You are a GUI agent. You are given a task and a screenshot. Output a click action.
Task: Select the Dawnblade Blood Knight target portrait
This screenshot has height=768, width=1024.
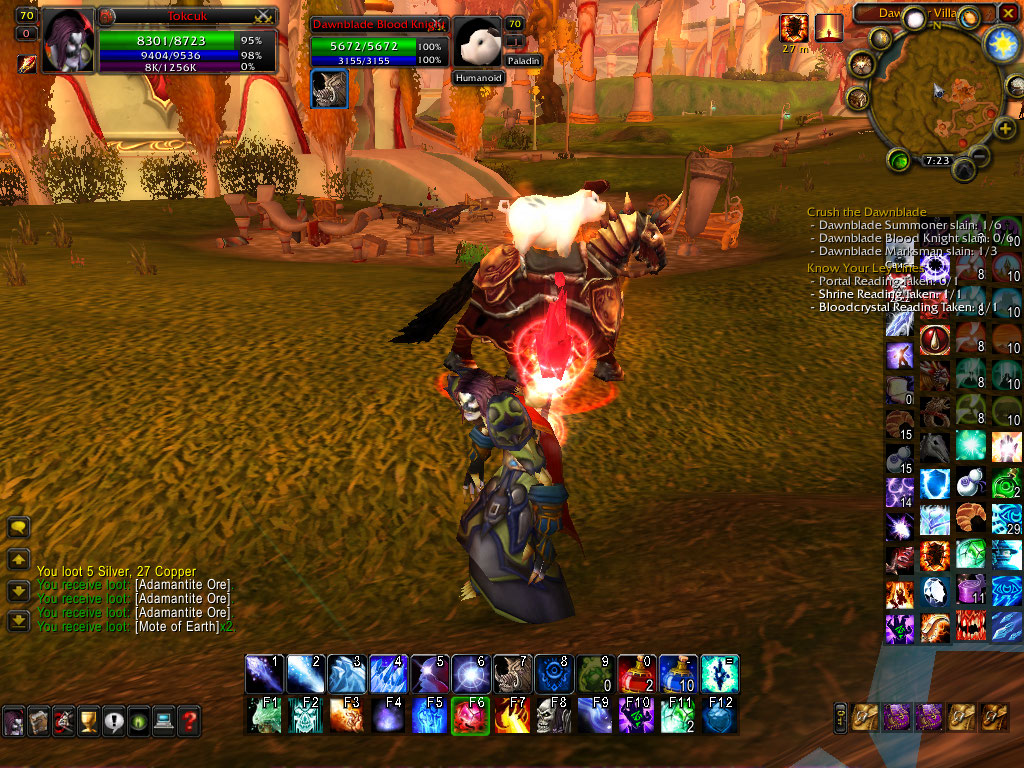coord(477,42)
